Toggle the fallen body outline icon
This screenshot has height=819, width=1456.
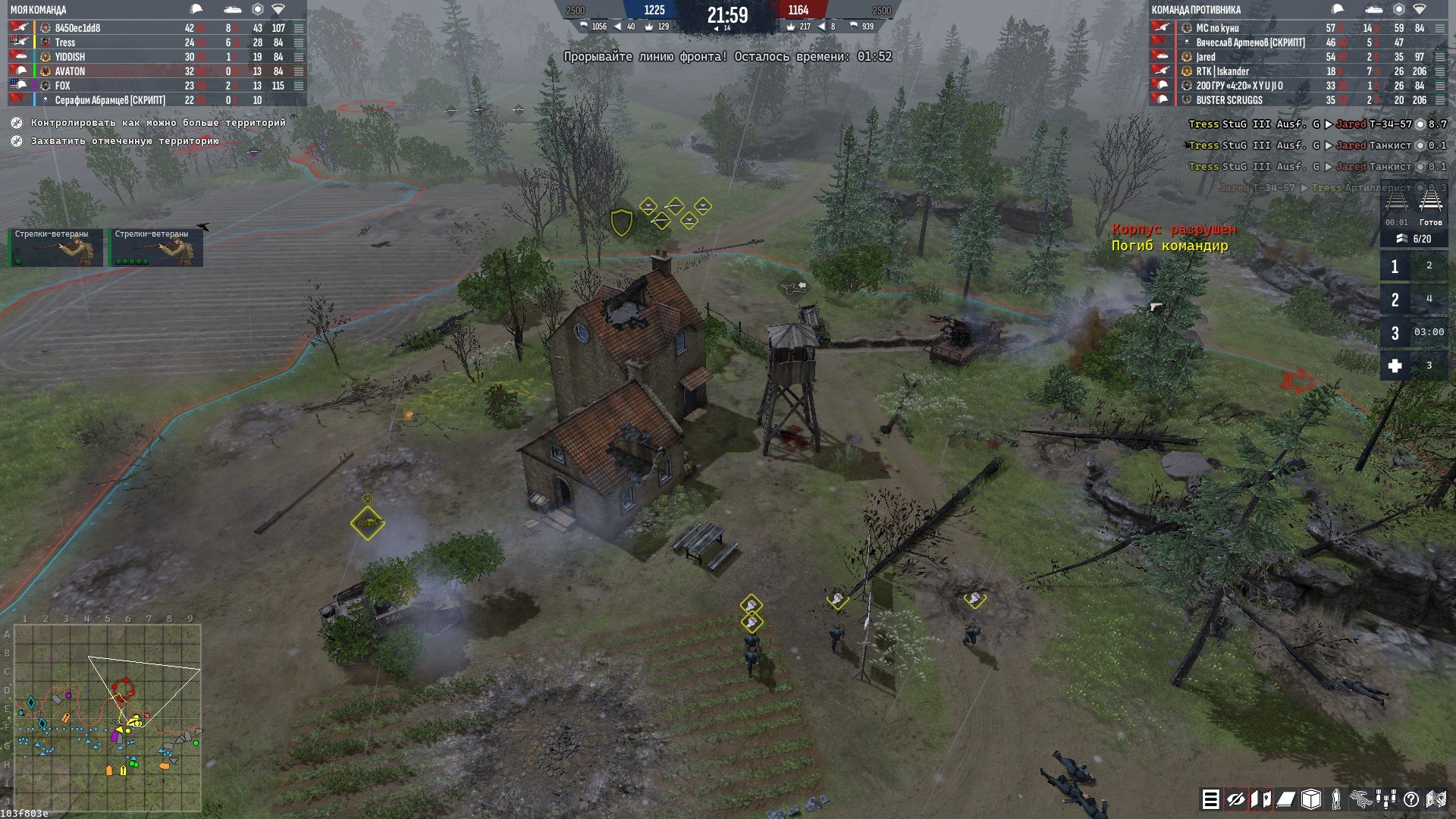tap(1361, 799)
